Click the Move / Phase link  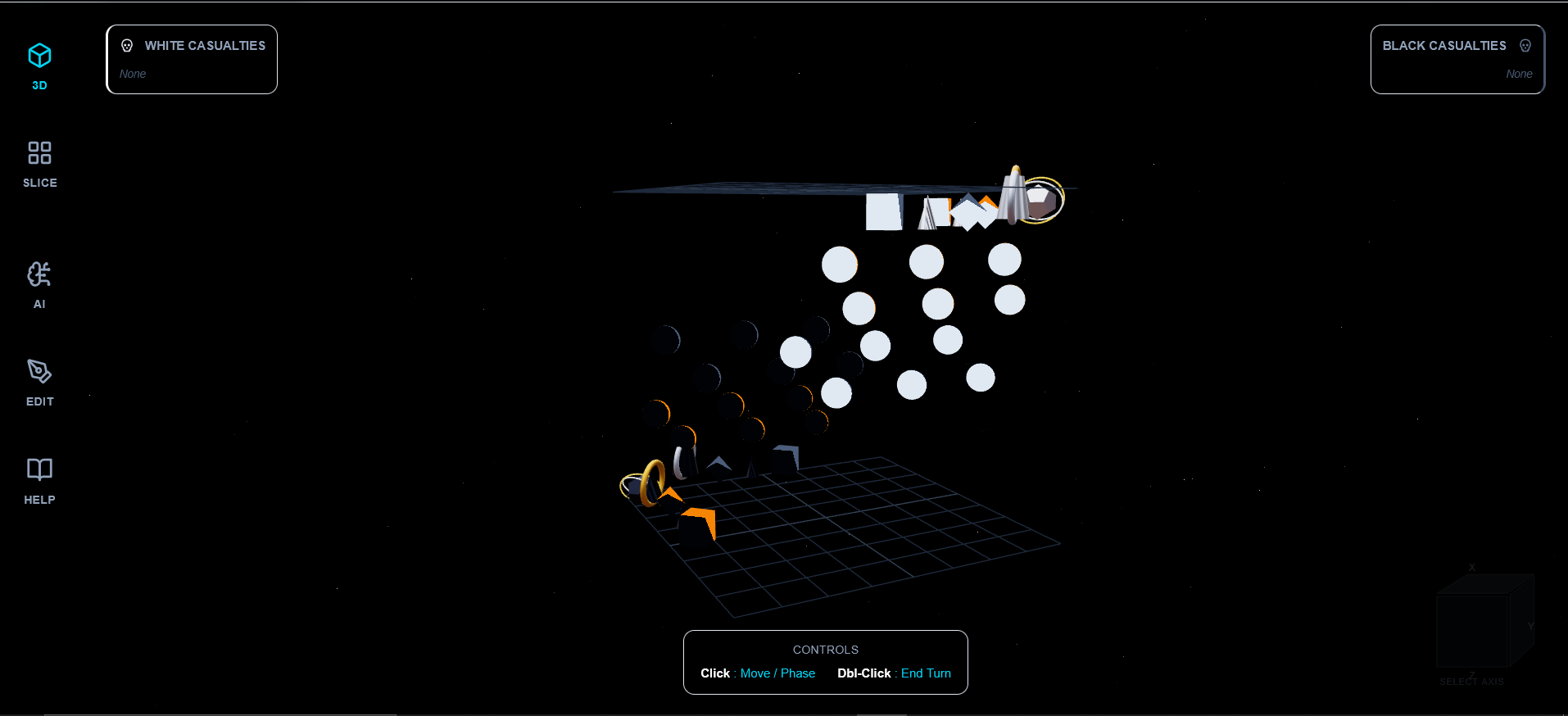click(x=777, y=673)
